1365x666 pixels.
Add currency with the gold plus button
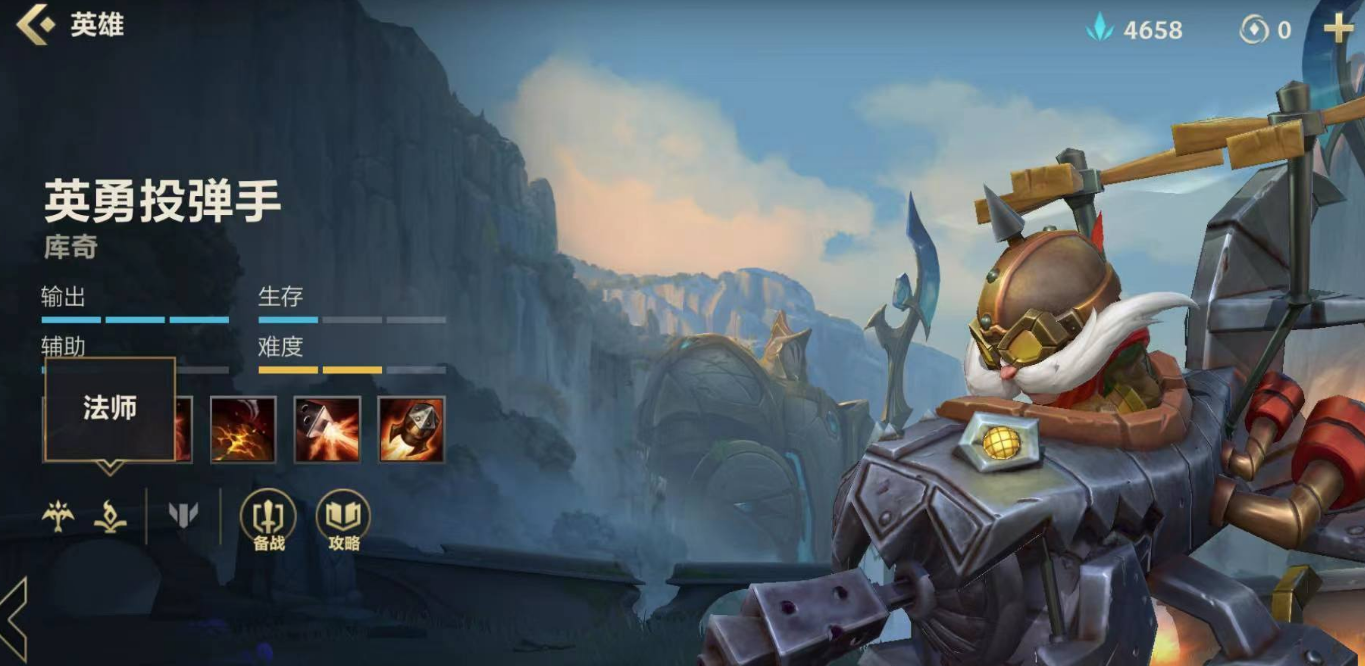(1338, 29)
